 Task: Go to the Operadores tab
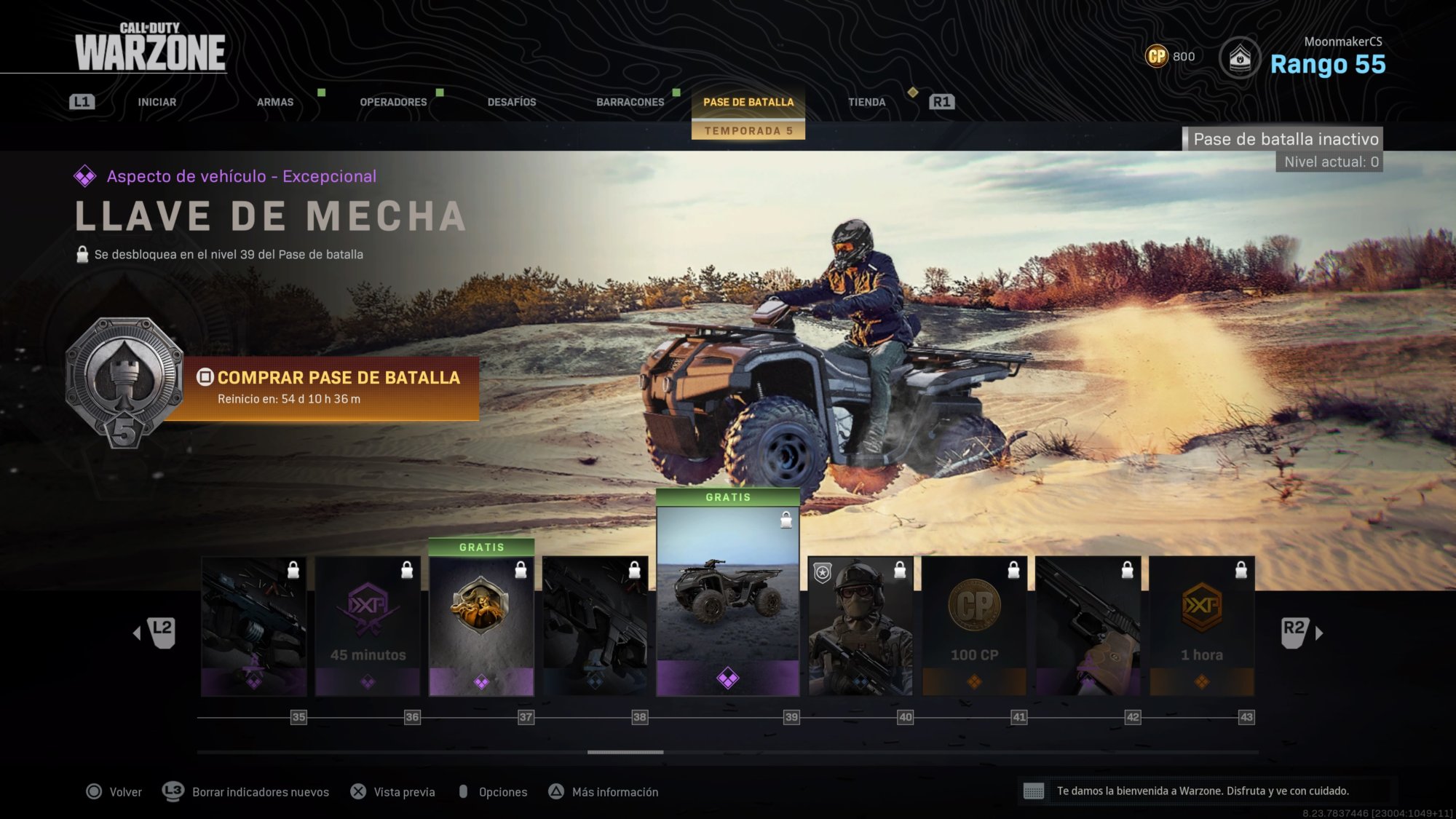(393, 102)
